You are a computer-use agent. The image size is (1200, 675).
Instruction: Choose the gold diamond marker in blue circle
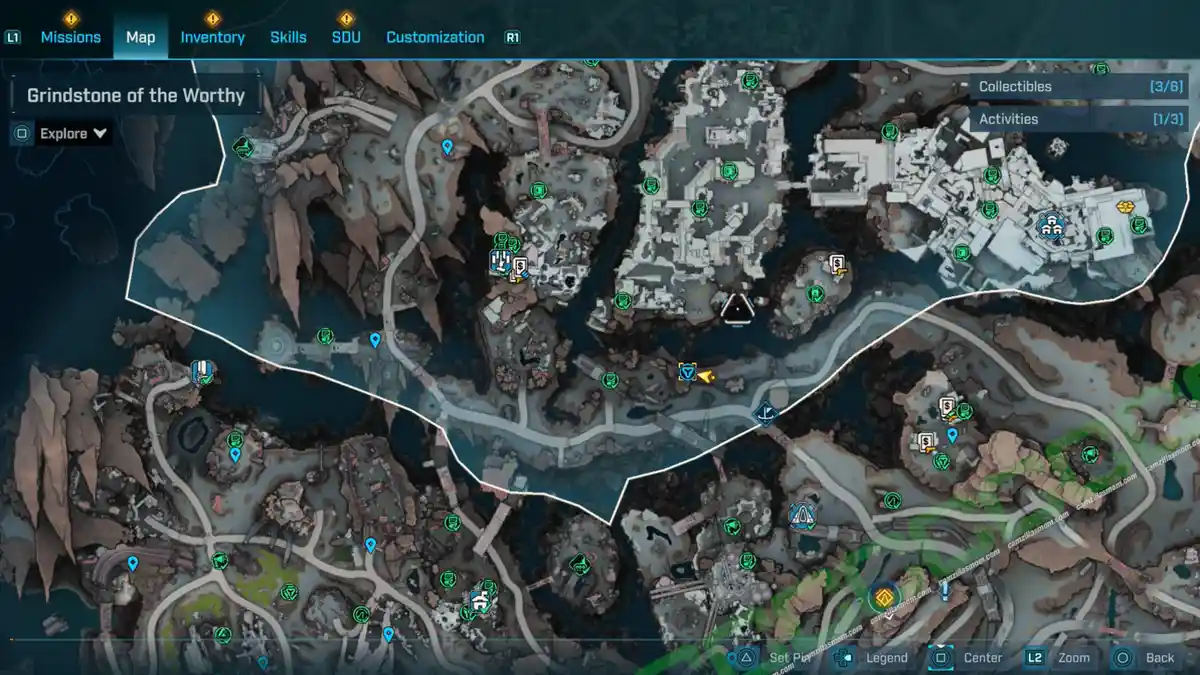[883, 598]
